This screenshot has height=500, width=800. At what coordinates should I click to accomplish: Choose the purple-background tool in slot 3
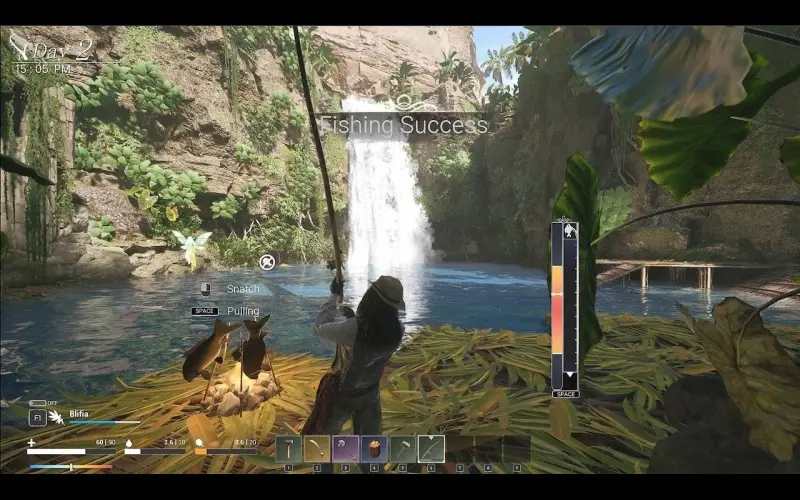(345, 449)
